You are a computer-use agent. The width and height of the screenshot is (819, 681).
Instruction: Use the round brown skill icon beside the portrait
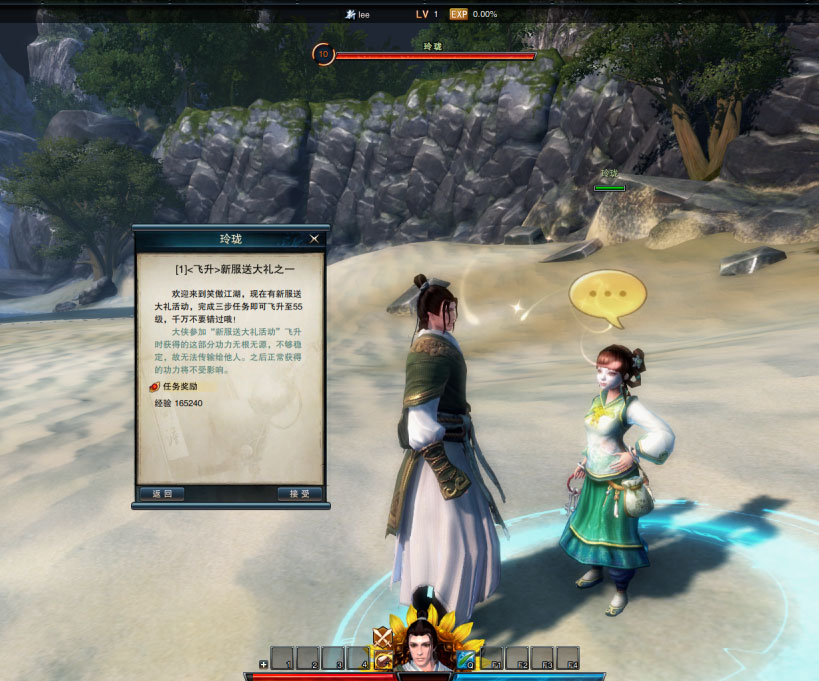(383, 660)
